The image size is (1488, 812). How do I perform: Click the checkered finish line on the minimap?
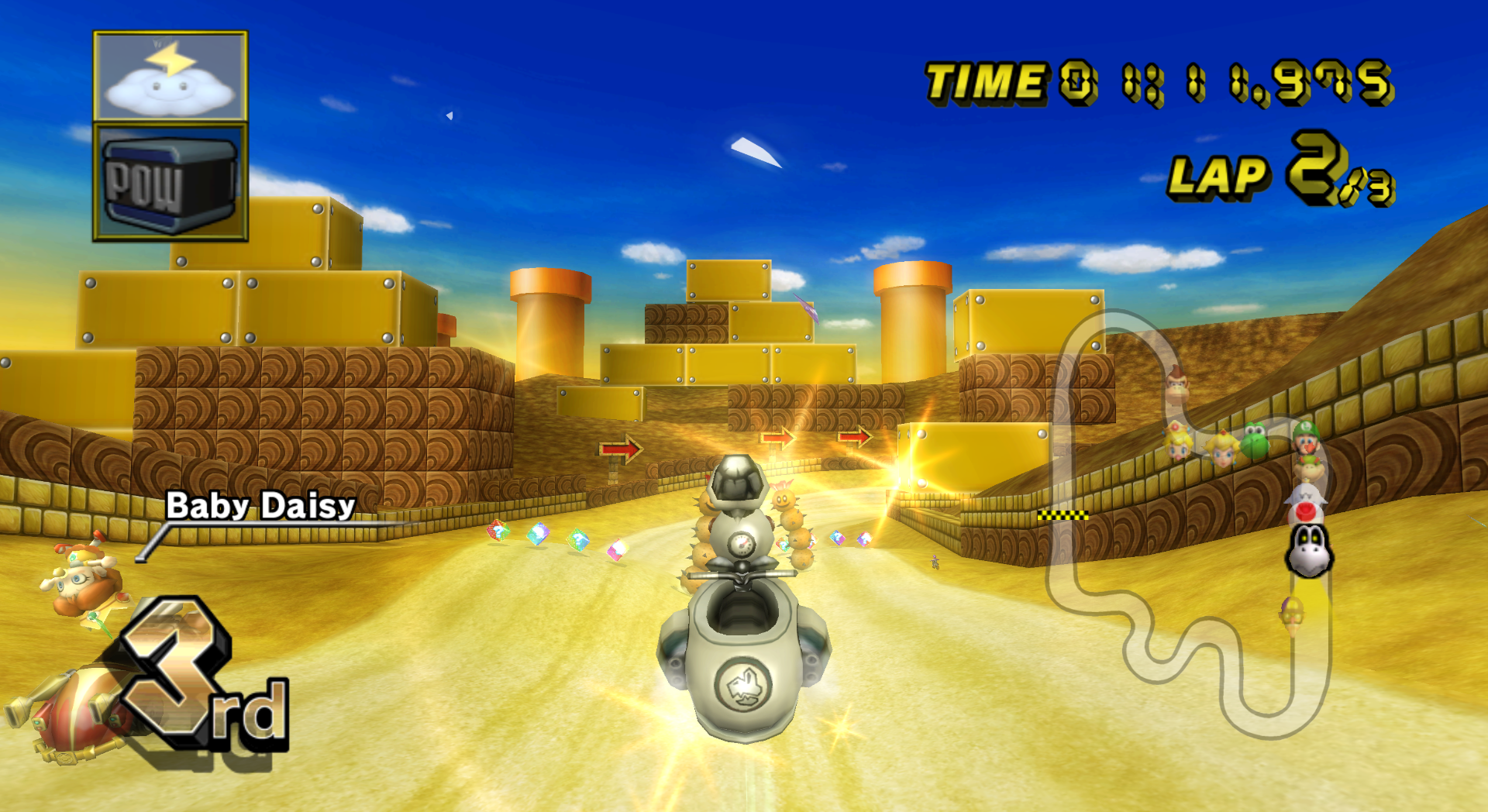click(x=1062, y=514)
